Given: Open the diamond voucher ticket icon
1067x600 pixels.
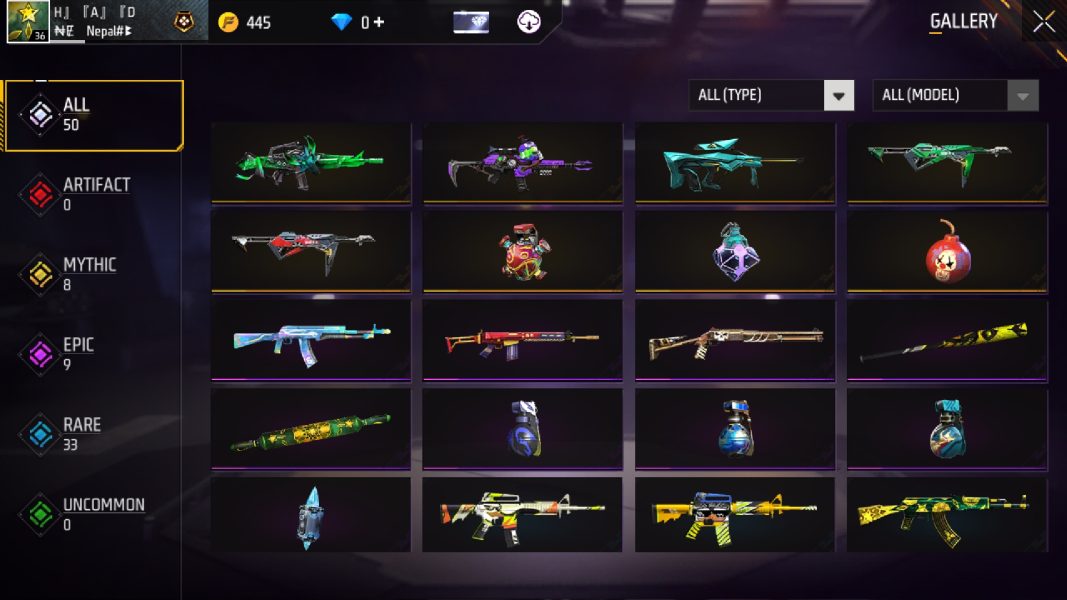Looking at the screenshot, I should click(x=471, y=22).
